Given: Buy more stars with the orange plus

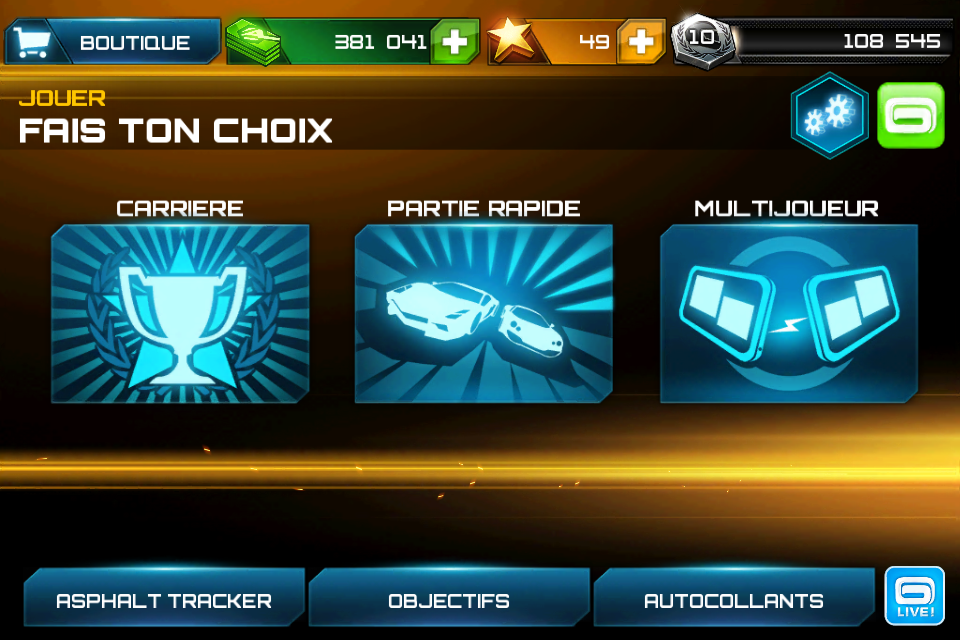Looking at the screenshot, I should [641, 42].
